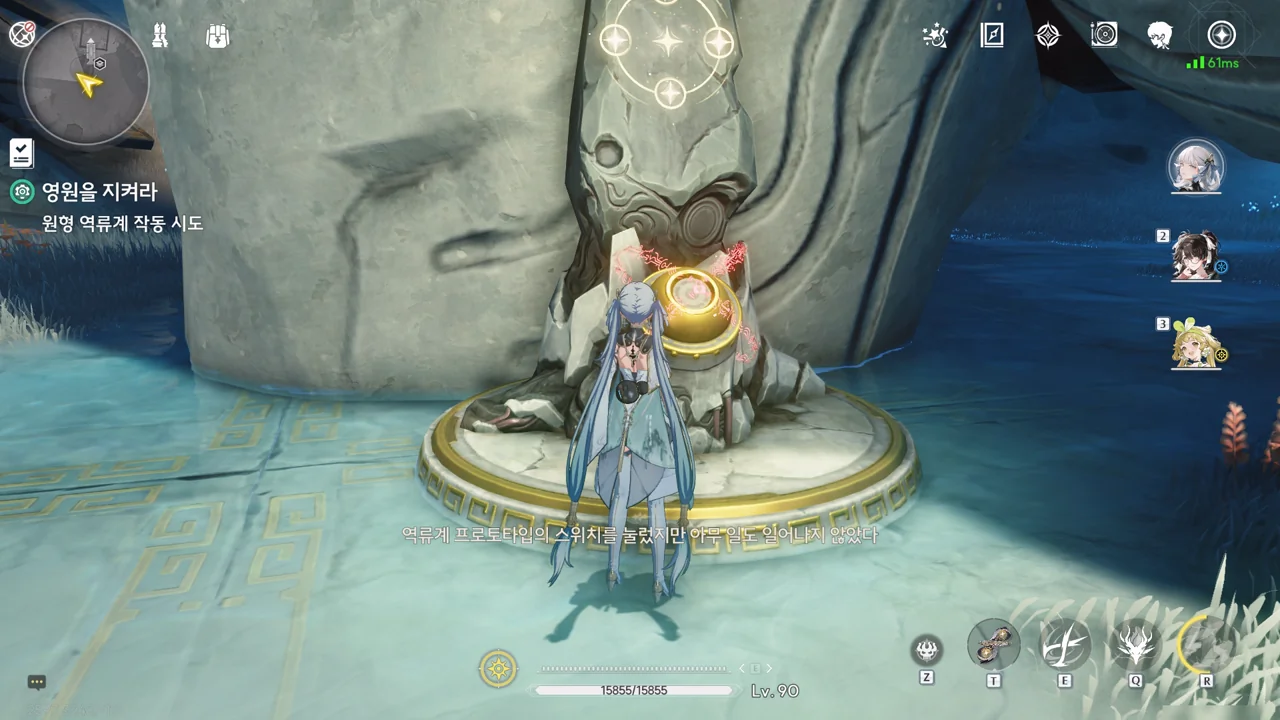This screenshot has width=1280, height=720.
Task: Open the guidebook compass icon
Action: pos(991,36)
